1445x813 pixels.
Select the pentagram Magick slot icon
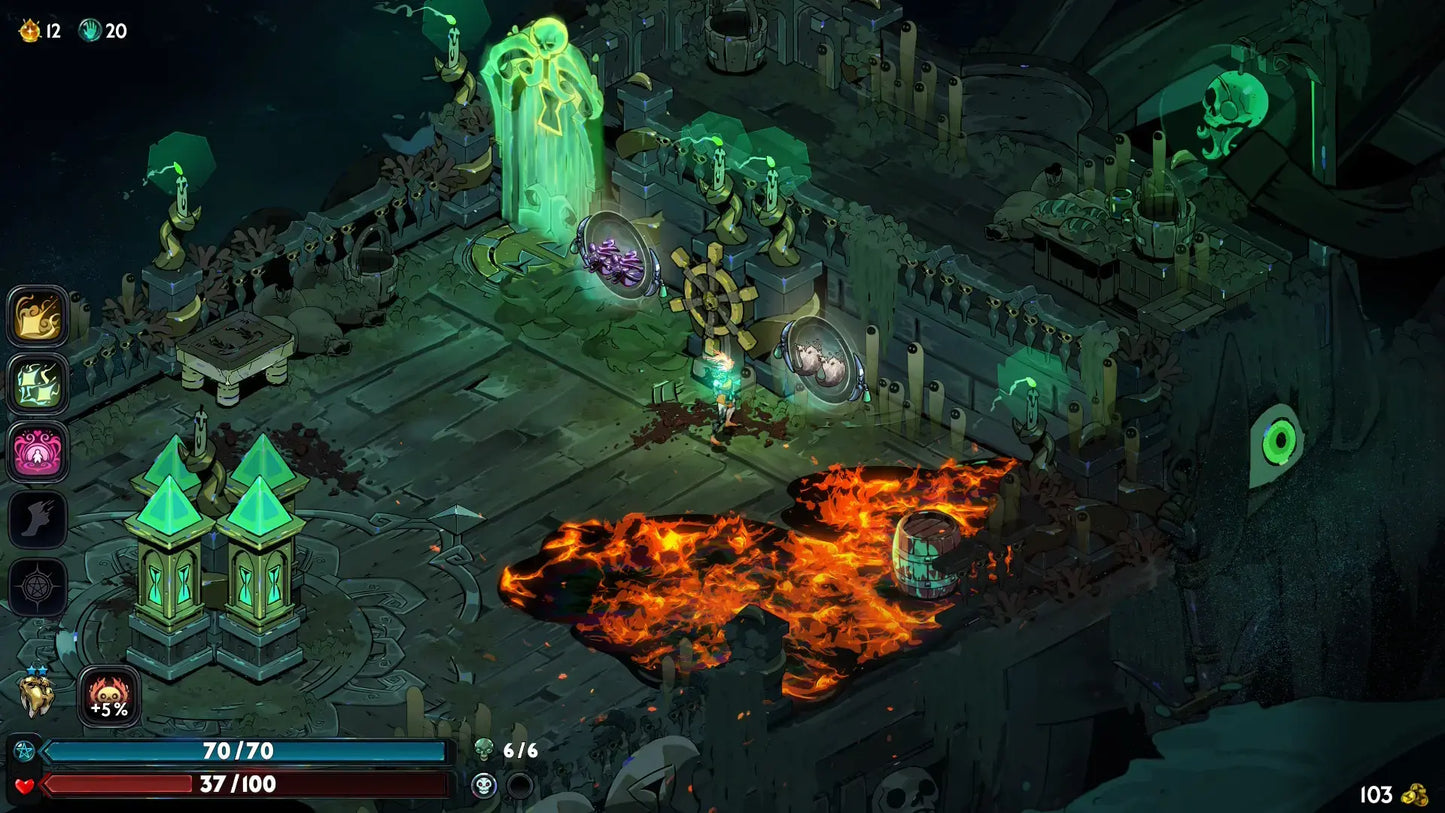click(37, 587)
